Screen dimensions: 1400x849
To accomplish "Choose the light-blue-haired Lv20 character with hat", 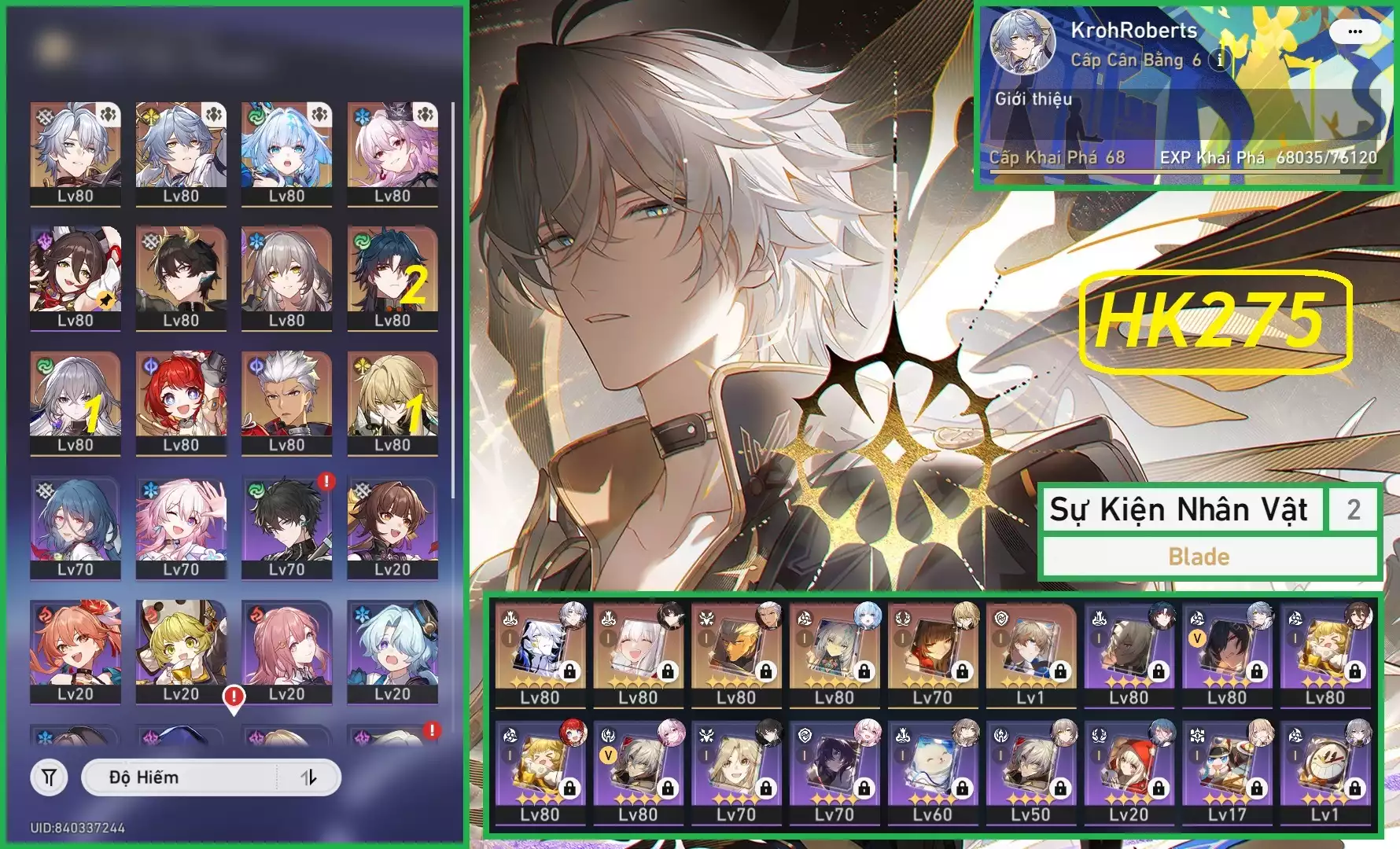I will tap(392, 650).
